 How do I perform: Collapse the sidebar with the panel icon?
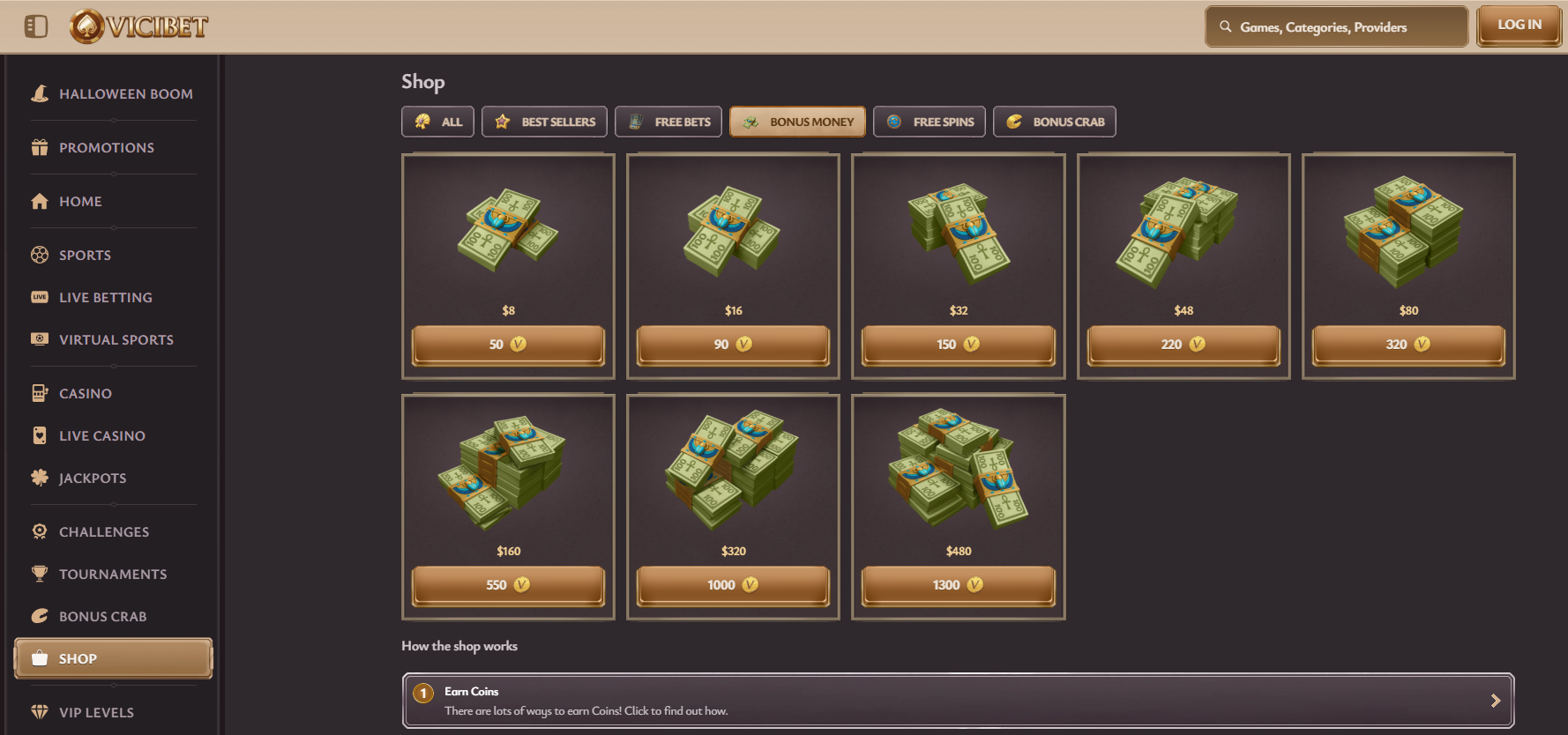36,26
